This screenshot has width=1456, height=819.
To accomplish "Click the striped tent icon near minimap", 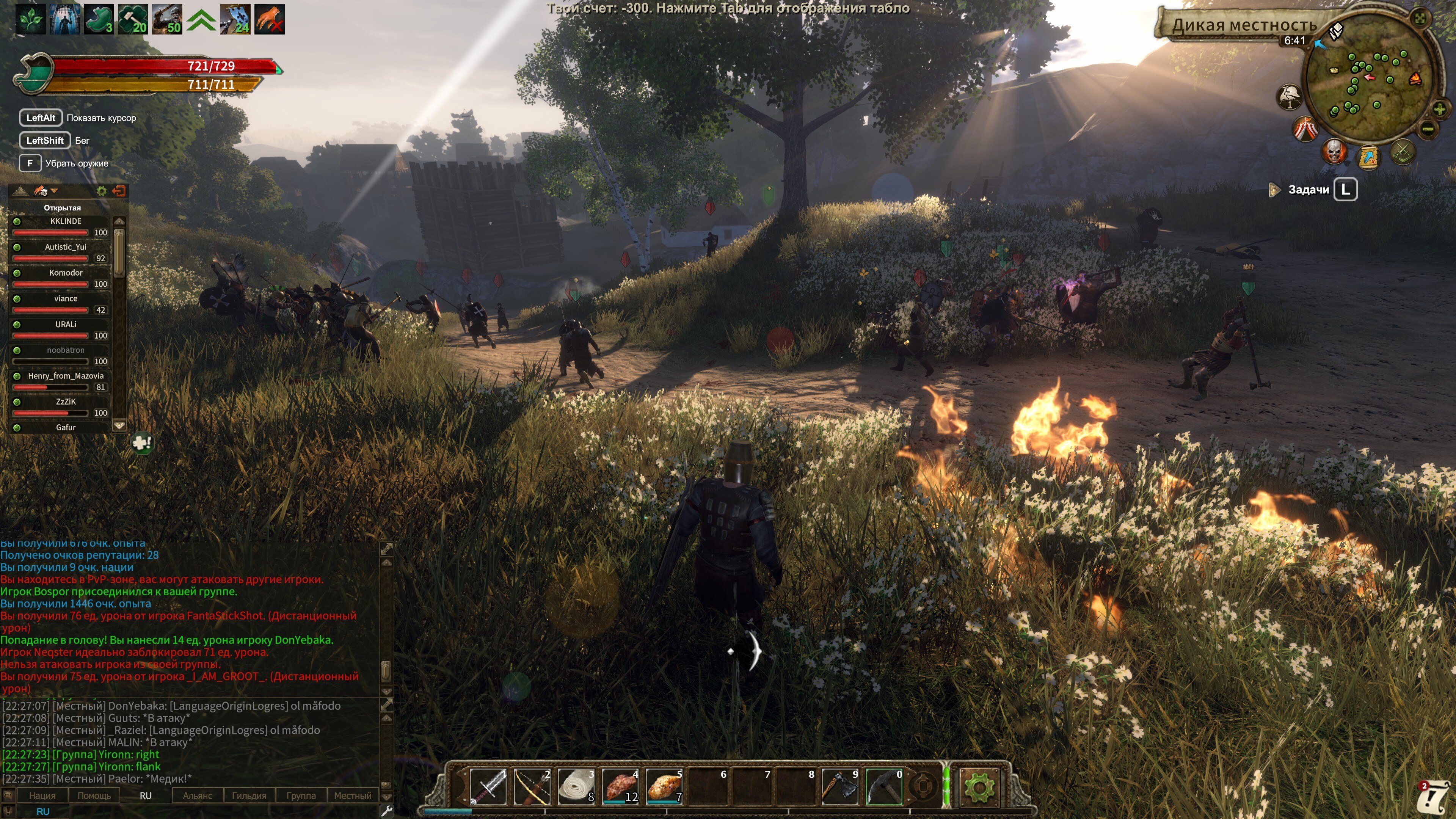I will click(1305, 129).
